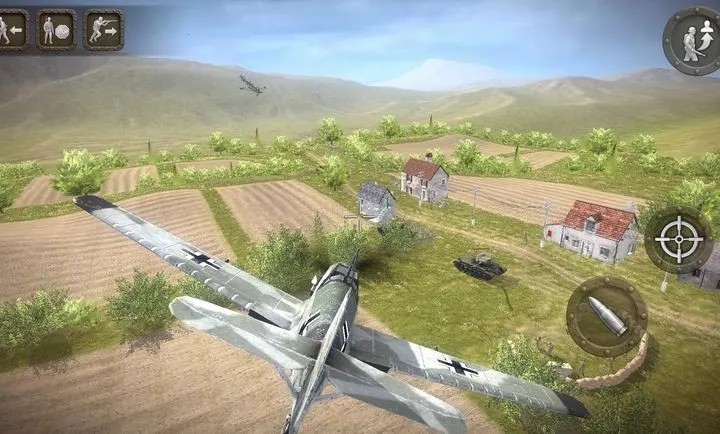Image resolution: width=720 pixels, height=434 pixels.
Task: Order soldiers to retreat with left-arrow button
Action: coord(10,30)
